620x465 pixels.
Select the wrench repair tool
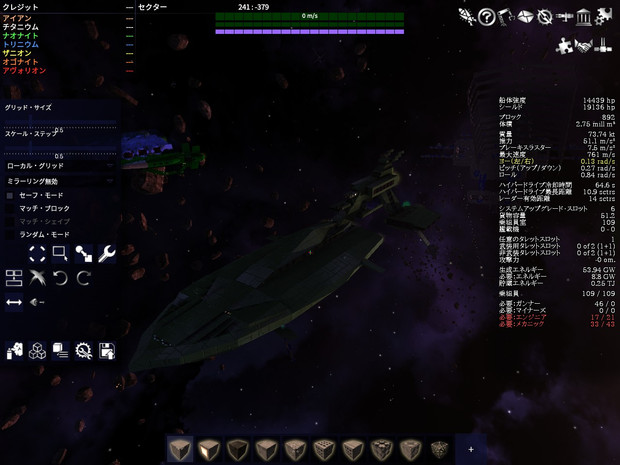107,254
